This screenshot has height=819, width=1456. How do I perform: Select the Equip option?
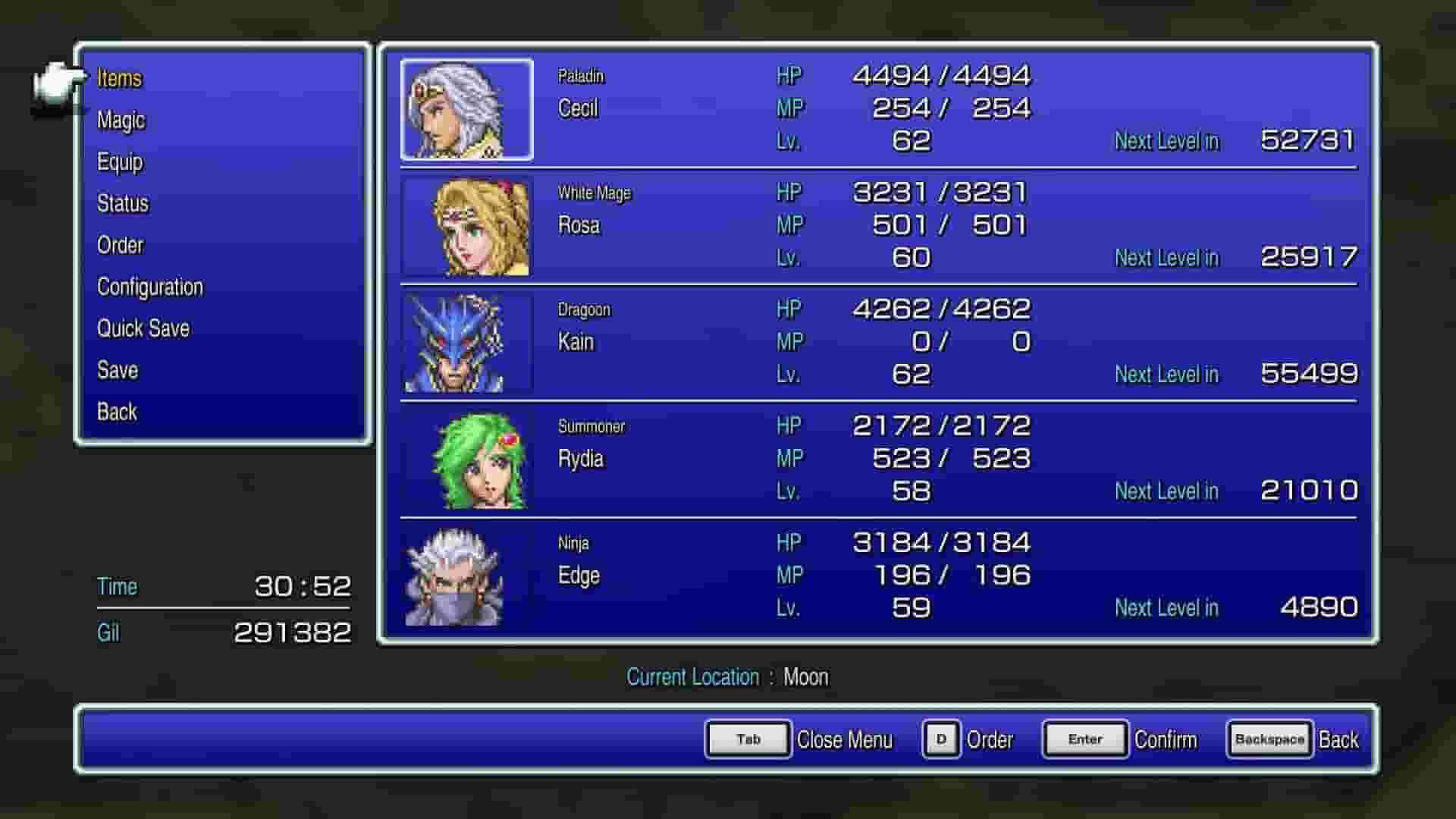point(121,162)
